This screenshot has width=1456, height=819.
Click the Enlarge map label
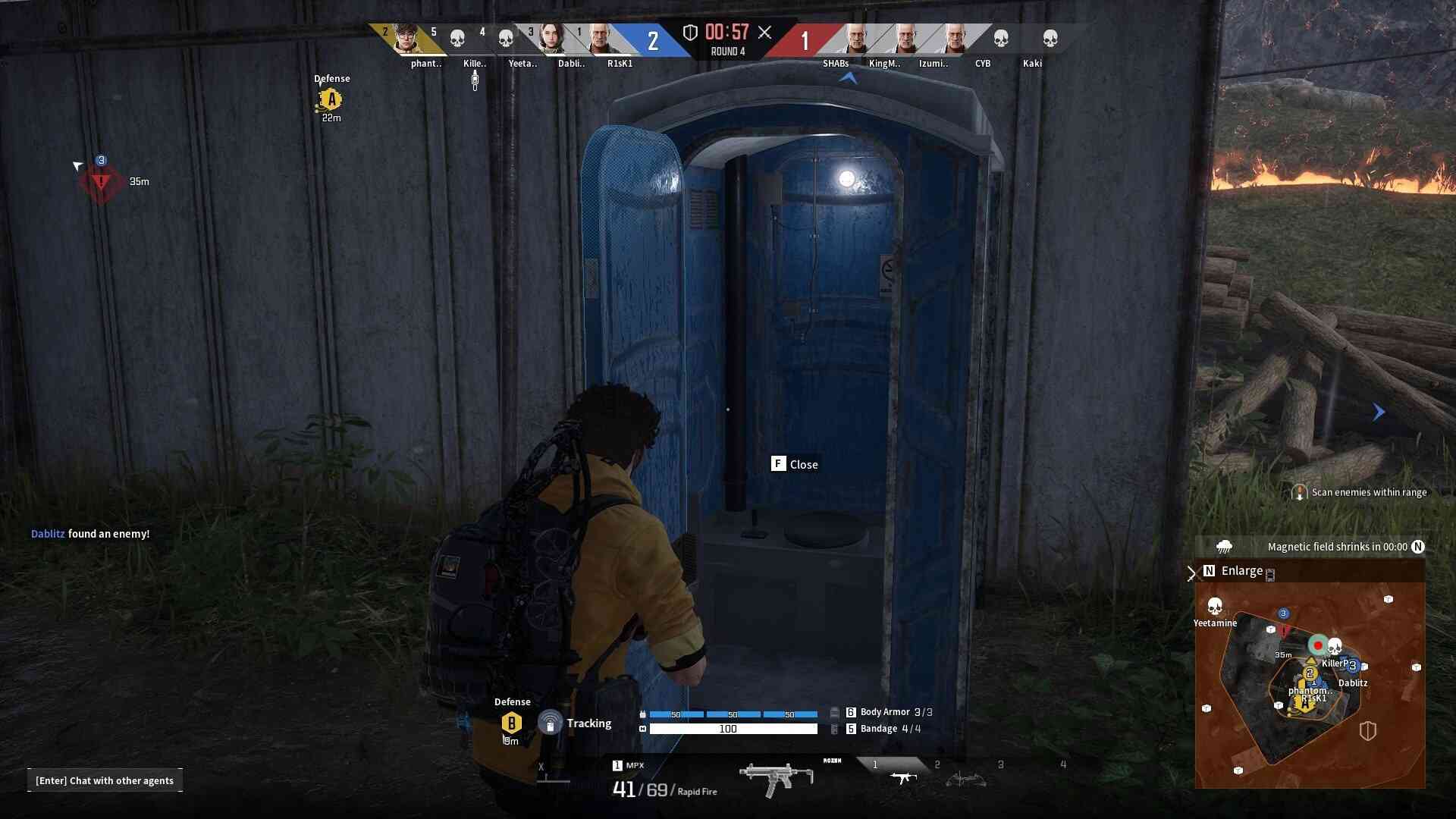1241,571
